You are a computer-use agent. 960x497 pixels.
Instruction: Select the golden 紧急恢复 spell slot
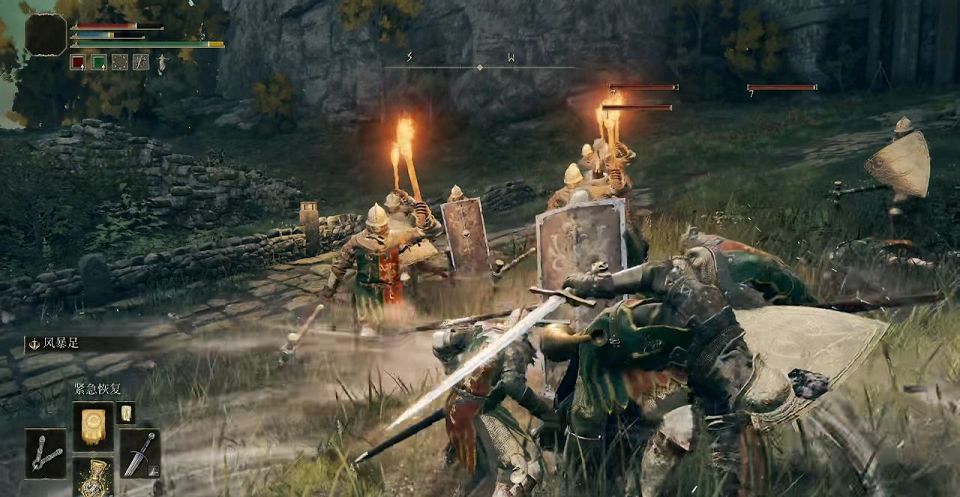click(93, 426)
